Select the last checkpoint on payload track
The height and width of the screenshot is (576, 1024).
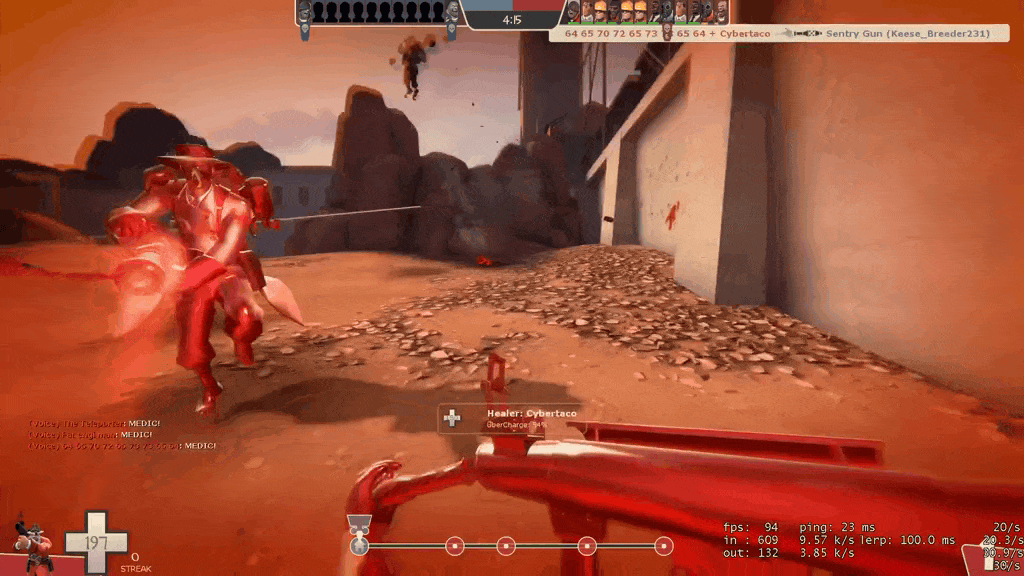point(663,546)
